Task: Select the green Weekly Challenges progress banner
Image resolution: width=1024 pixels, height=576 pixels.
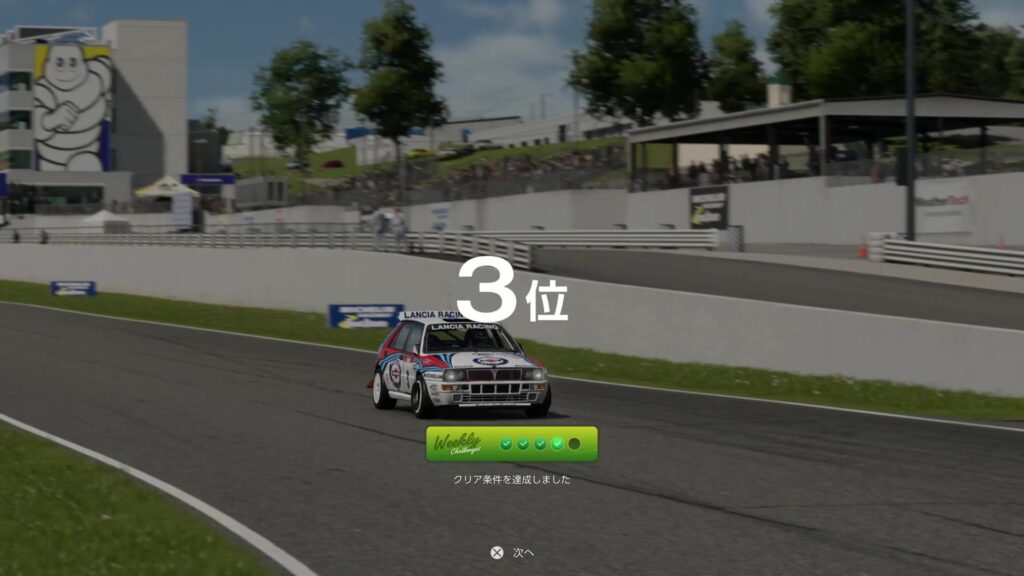Action: point(511,444)
